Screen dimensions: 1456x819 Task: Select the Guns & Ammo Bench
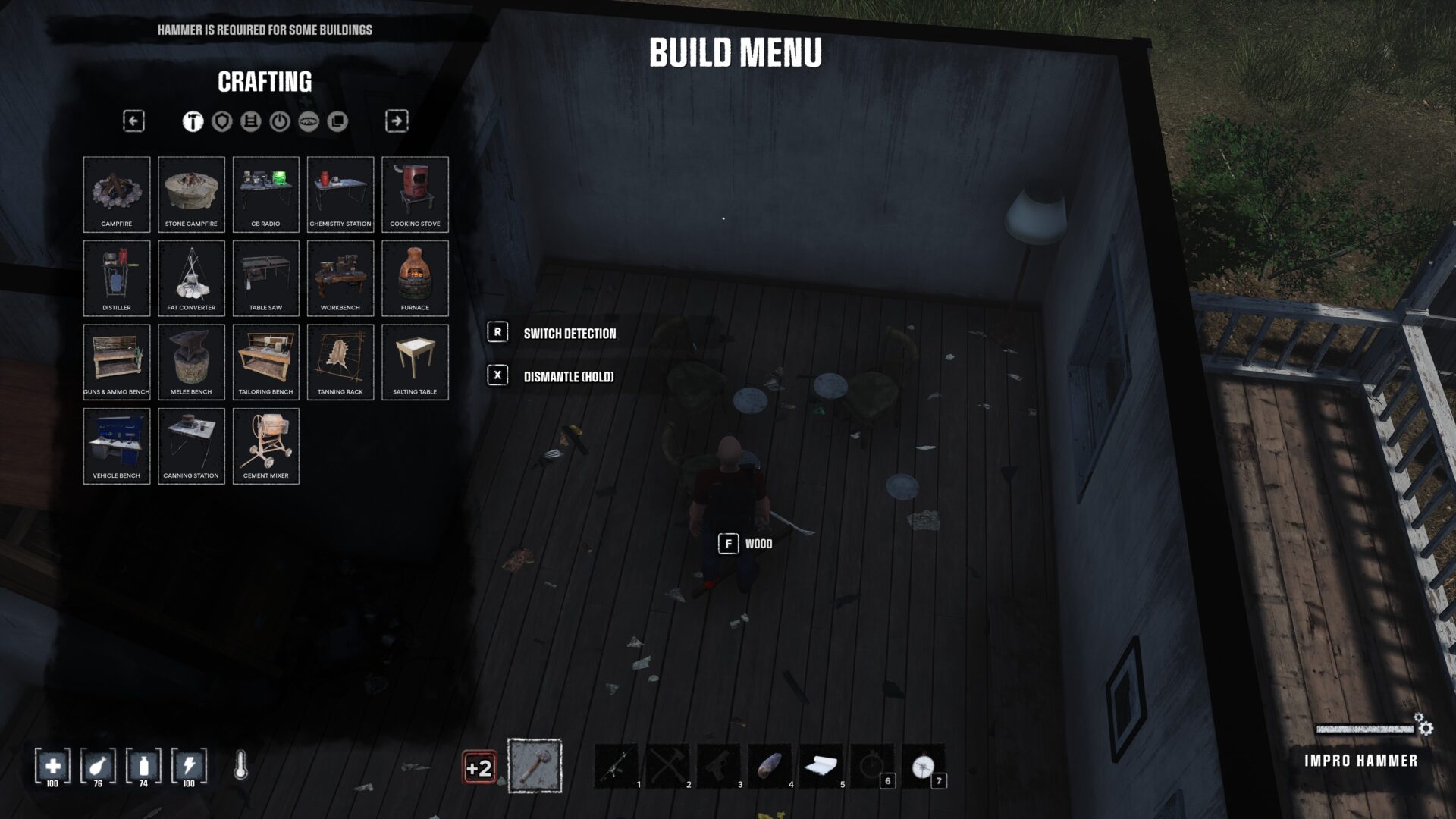[117, 362]
